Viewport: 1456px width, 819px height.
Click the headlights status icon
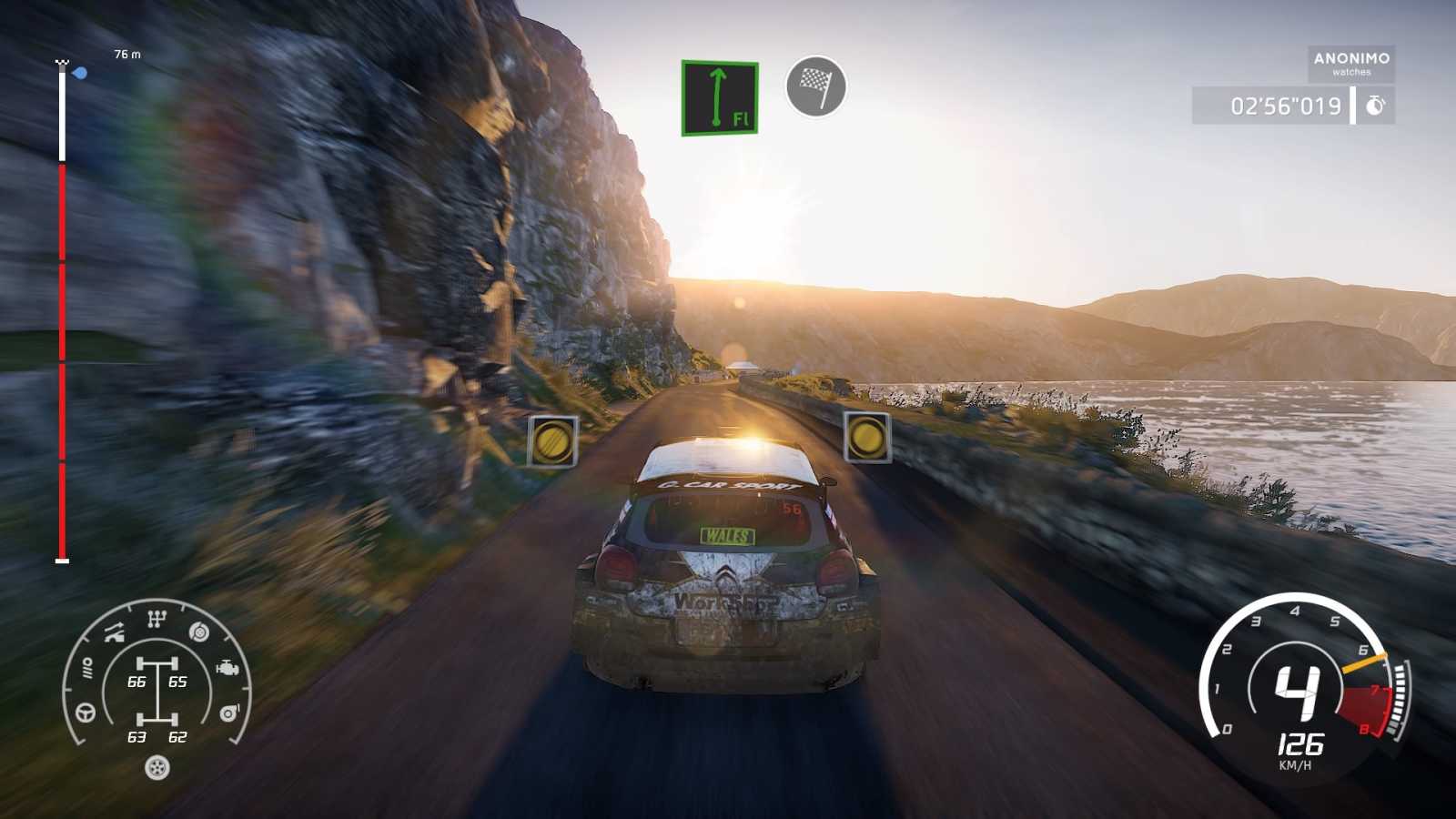(x=87, y=667)
